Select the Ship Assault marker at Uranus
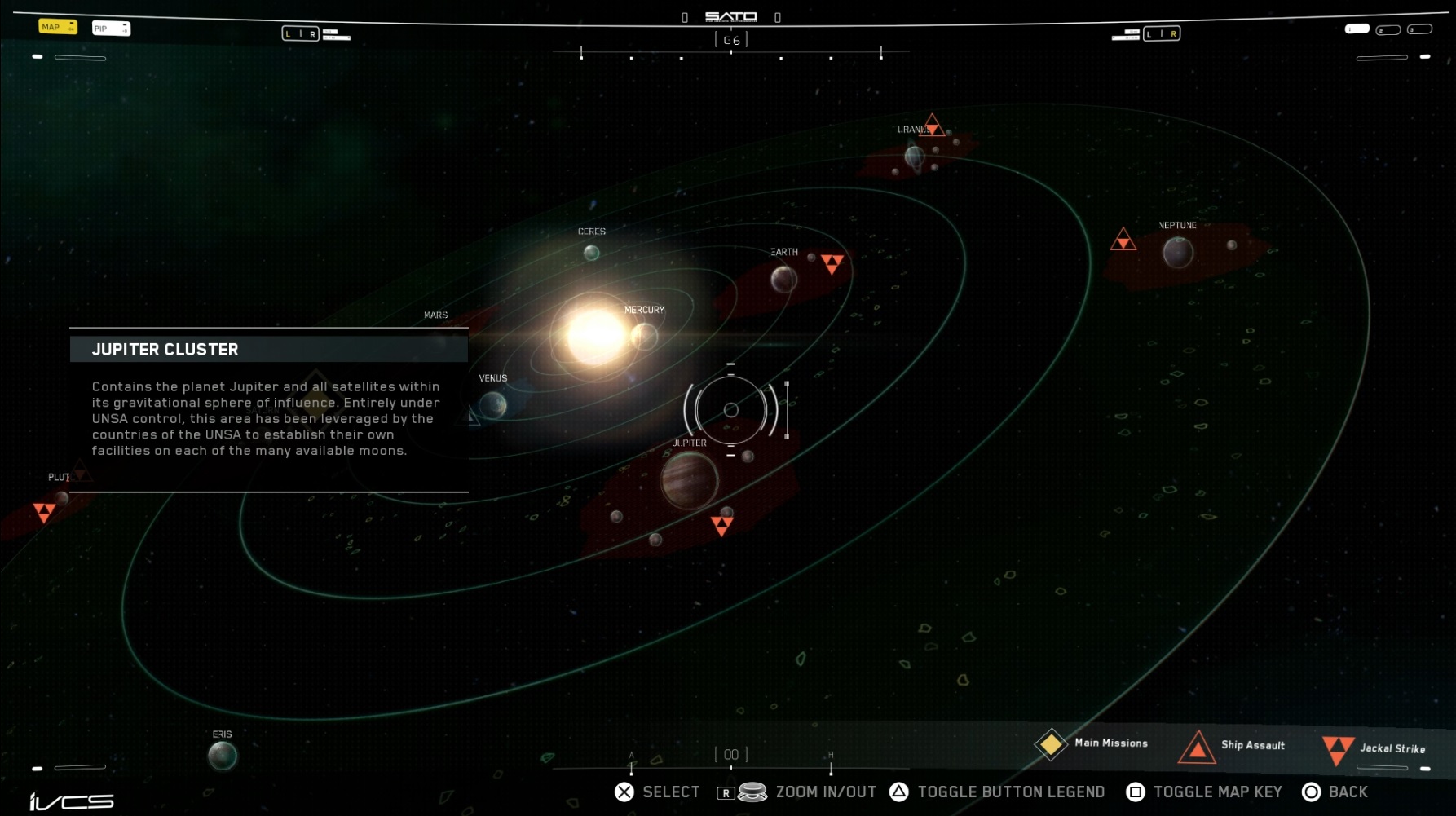Viewport: 1456px width, 816px height. 932,126
